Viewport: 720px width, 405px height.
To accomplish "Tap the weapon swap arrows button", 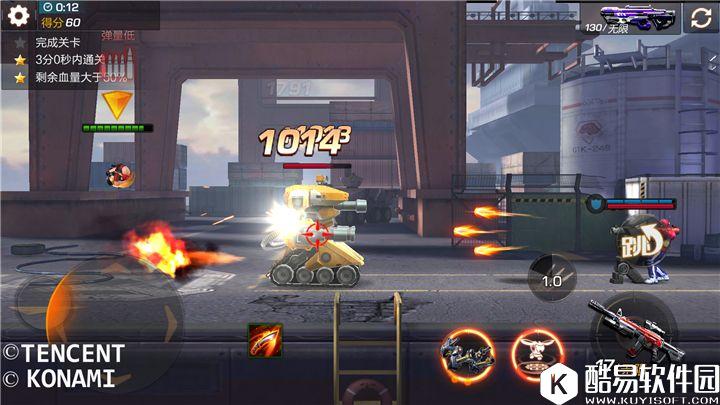I will tap(700, 16).
